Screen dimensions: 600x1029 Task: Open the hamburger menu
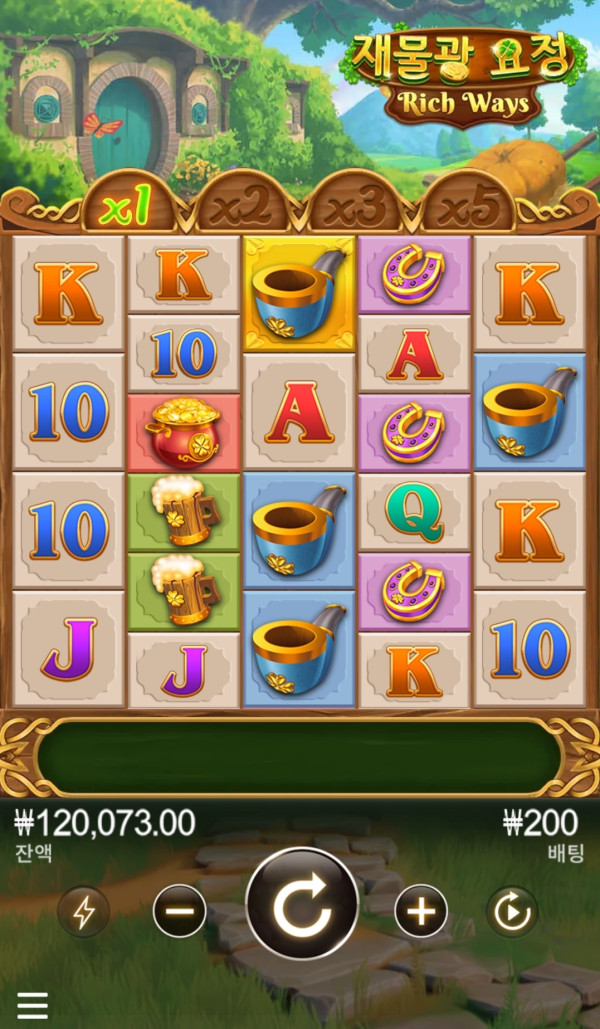click(32, 1005)
